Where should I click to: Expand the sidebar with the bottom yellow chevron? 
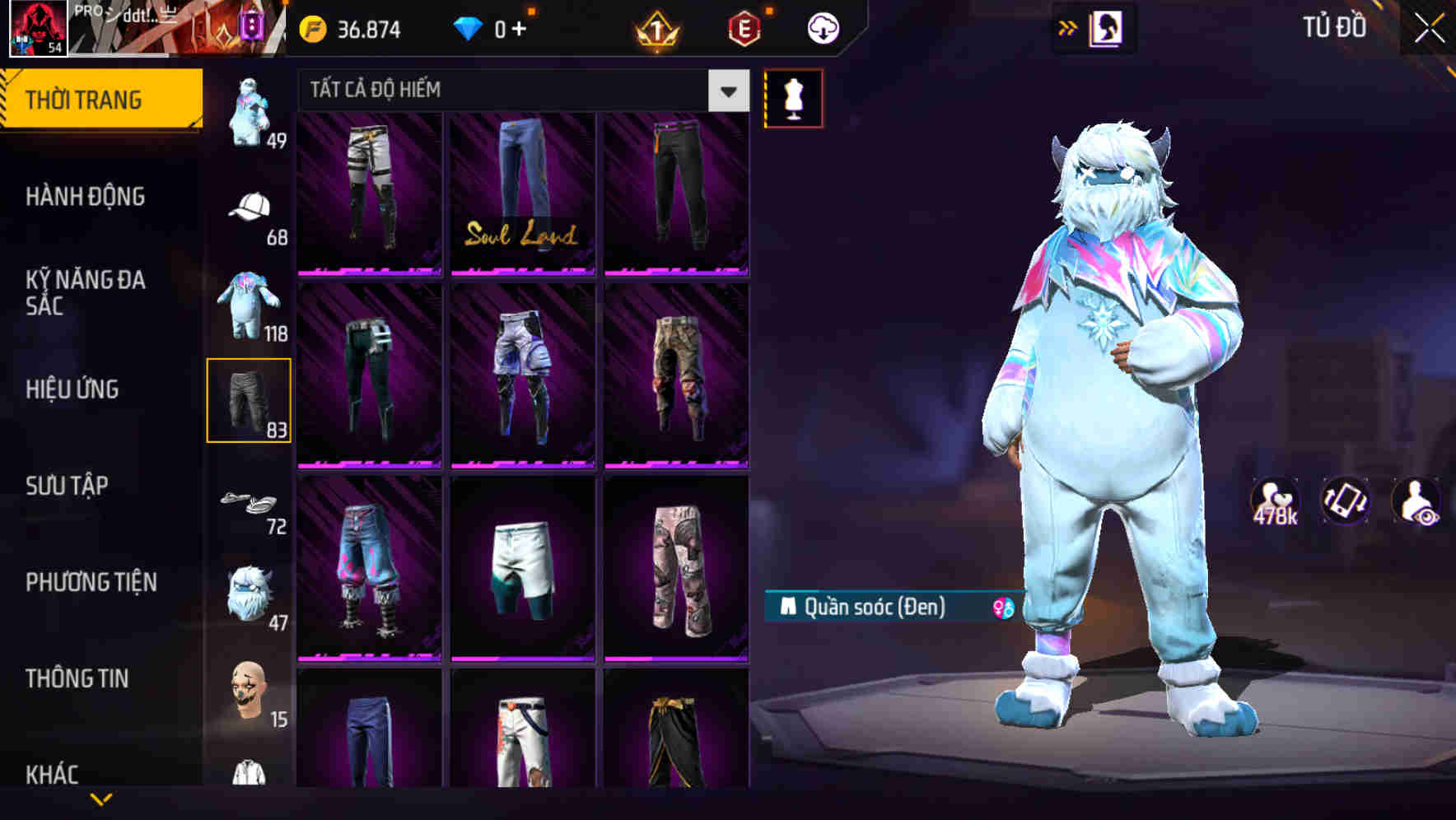pos(100,800)
